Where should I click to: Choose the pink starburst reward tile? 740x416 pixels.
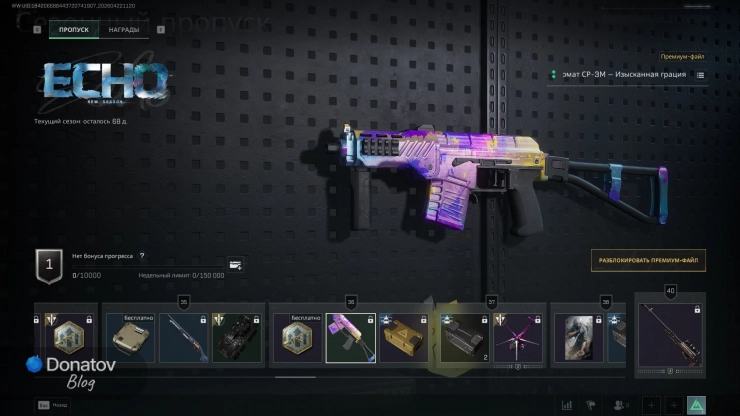519,337
